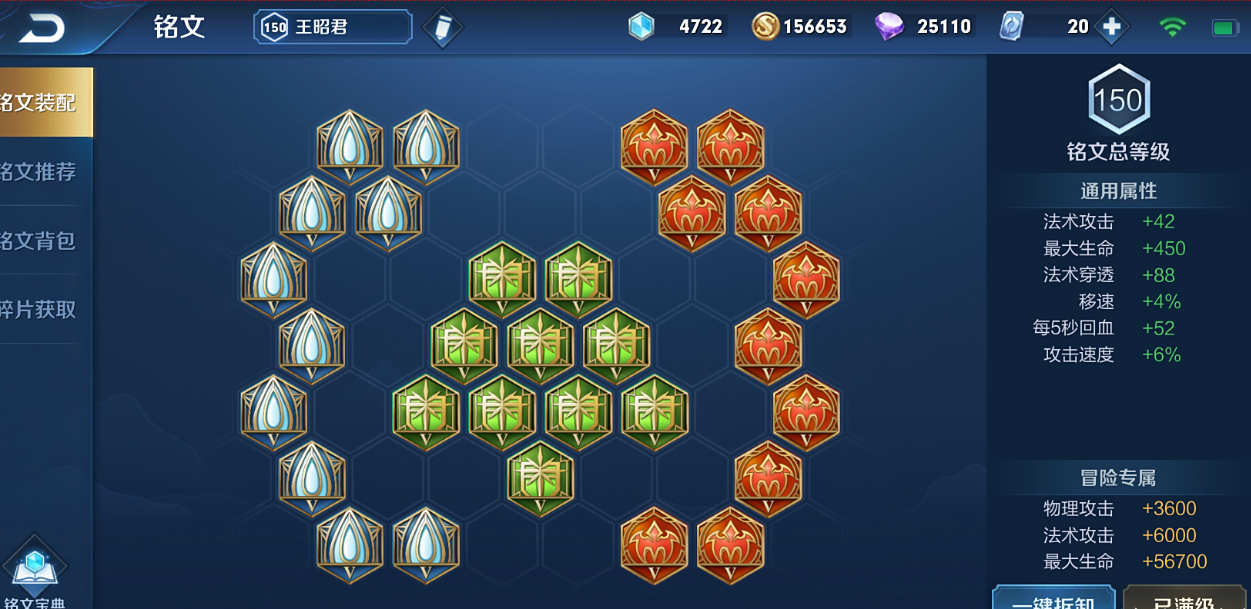Open the 铭文背包 tab
The height and width of the screenshot is (609, 1251).
[x=44, y=241]
